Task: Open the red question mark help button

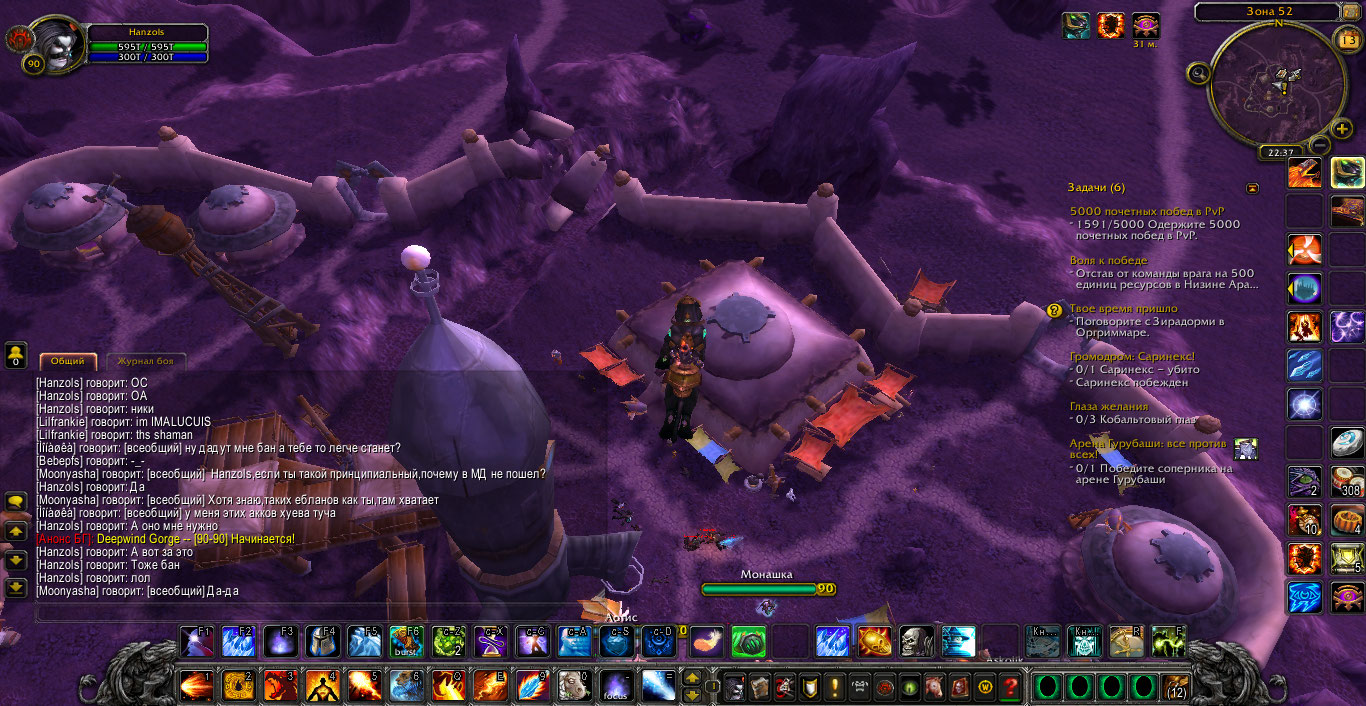Action: [1011, 687]
